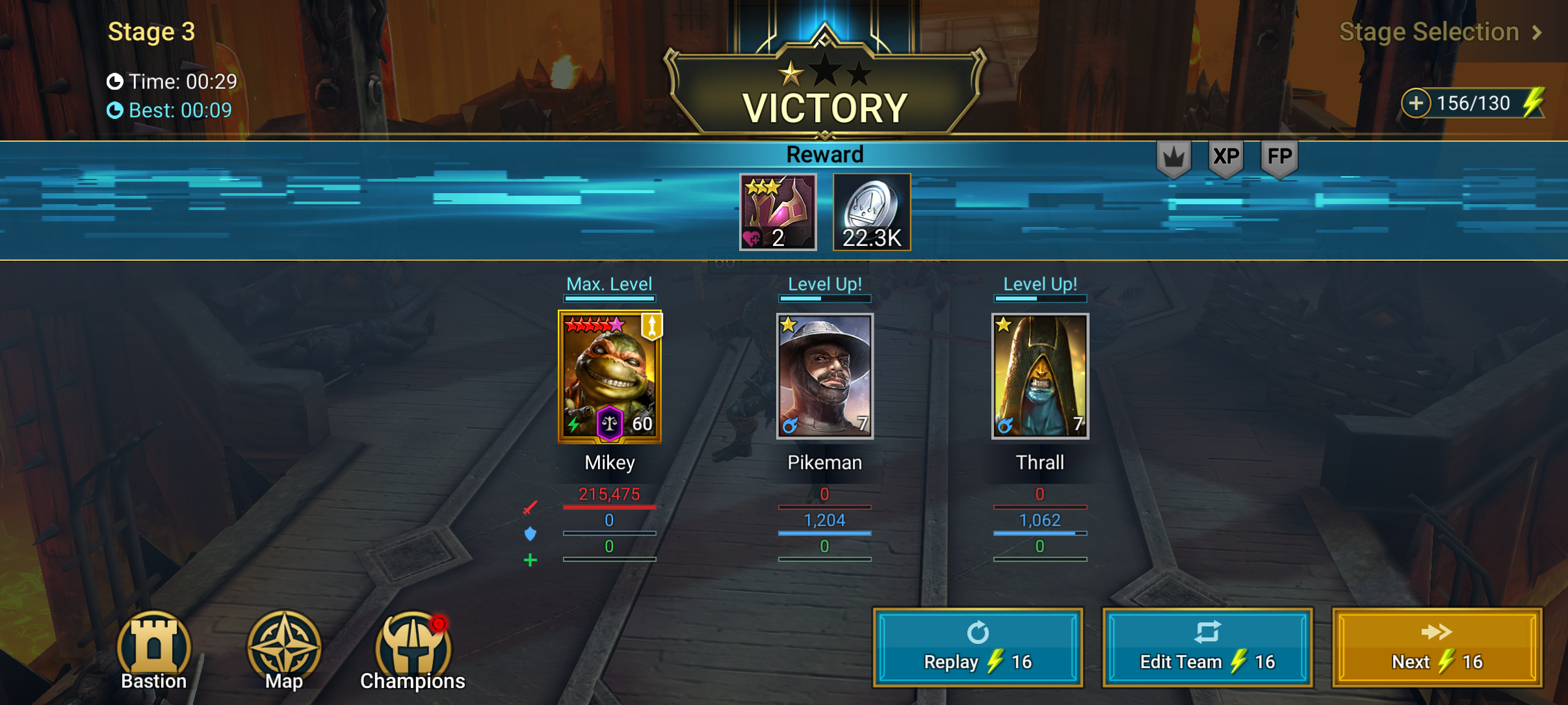
Task: Select Mikey's champion portrait
Action: [610, 377]
